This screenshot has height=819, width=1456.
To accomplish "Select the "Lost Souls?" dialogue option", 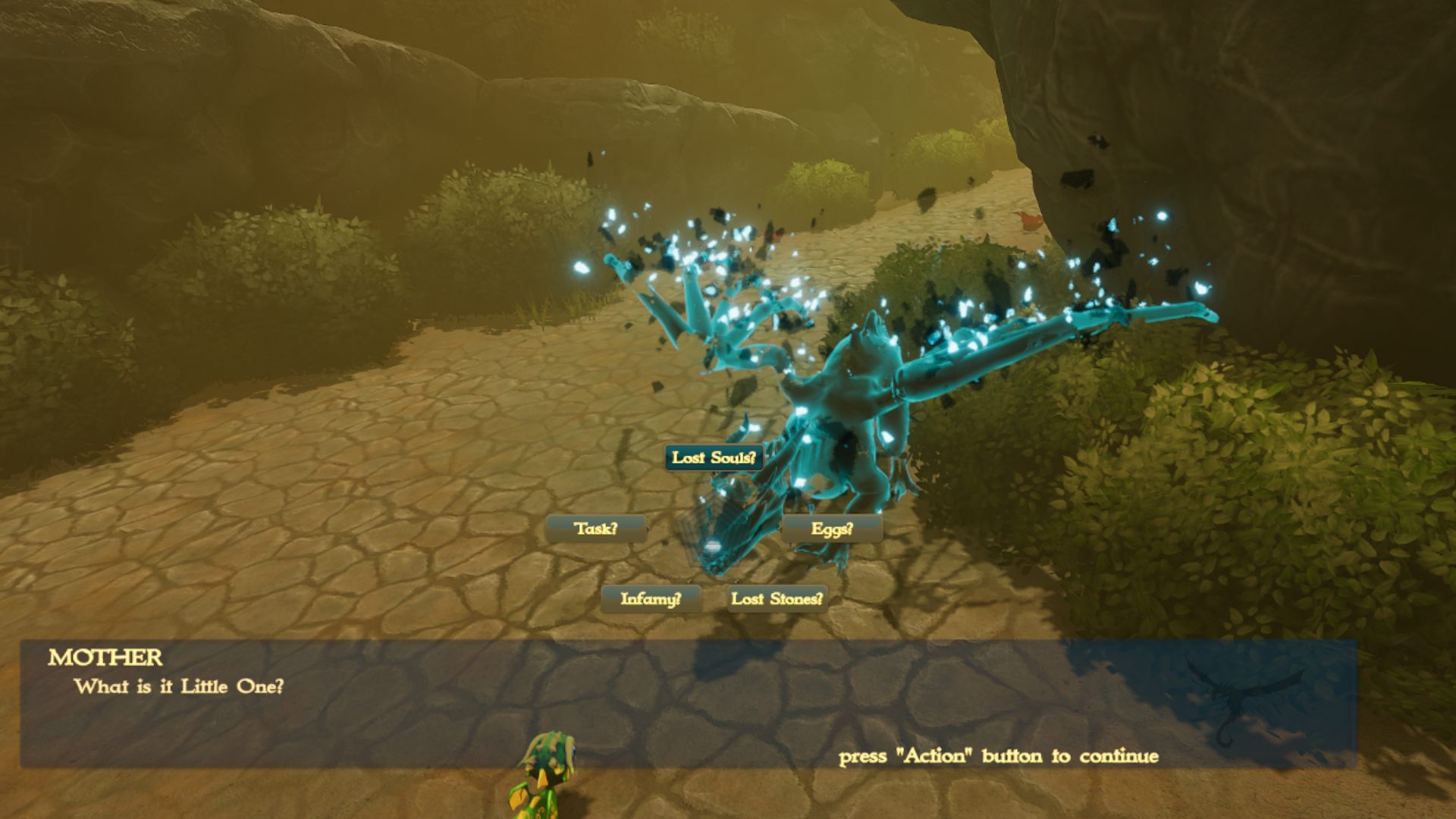I will [x=713, y=458].
